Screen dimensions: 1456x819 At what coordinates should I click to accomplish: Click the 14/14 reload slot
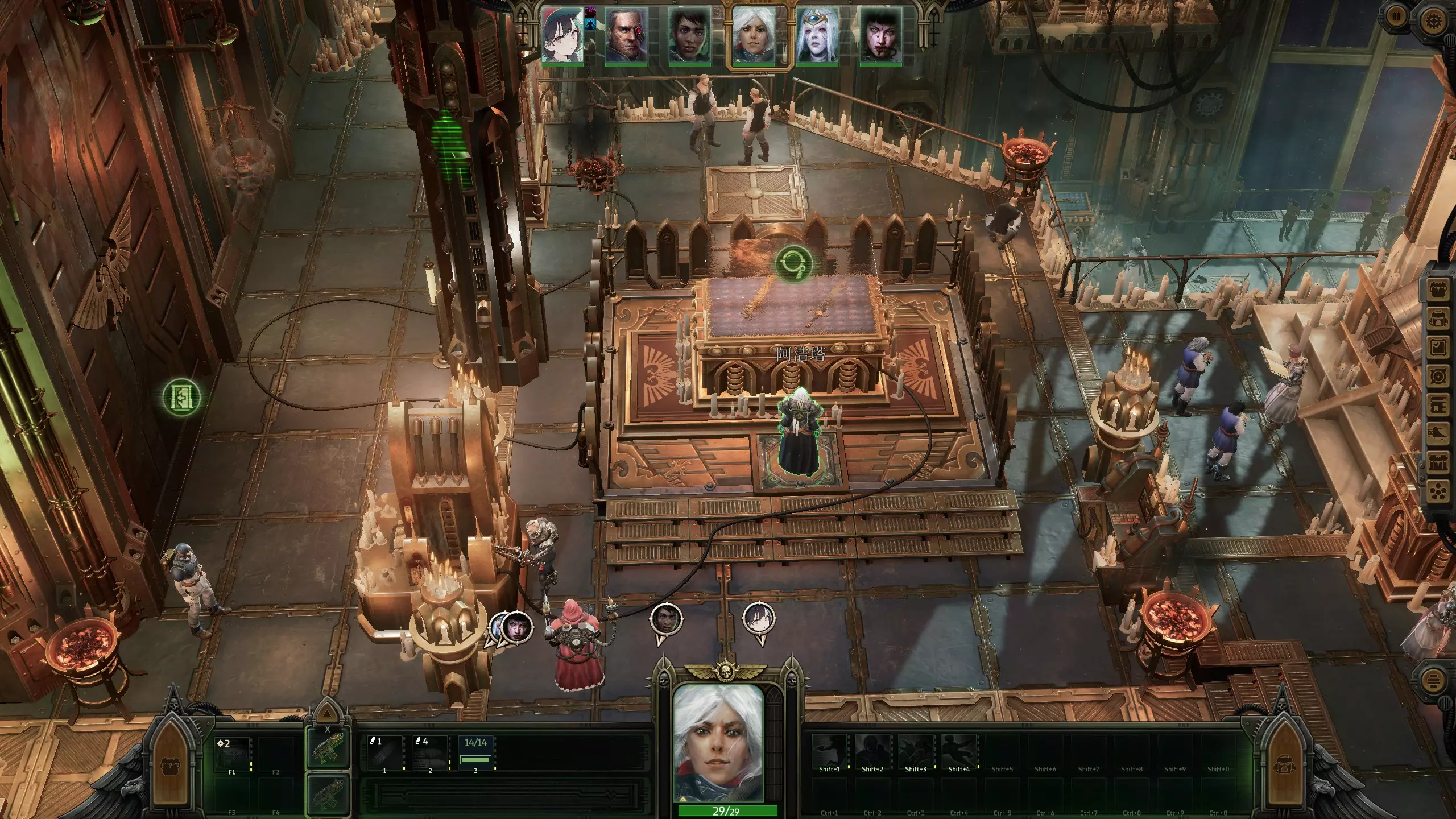click(x=475, y=752)
